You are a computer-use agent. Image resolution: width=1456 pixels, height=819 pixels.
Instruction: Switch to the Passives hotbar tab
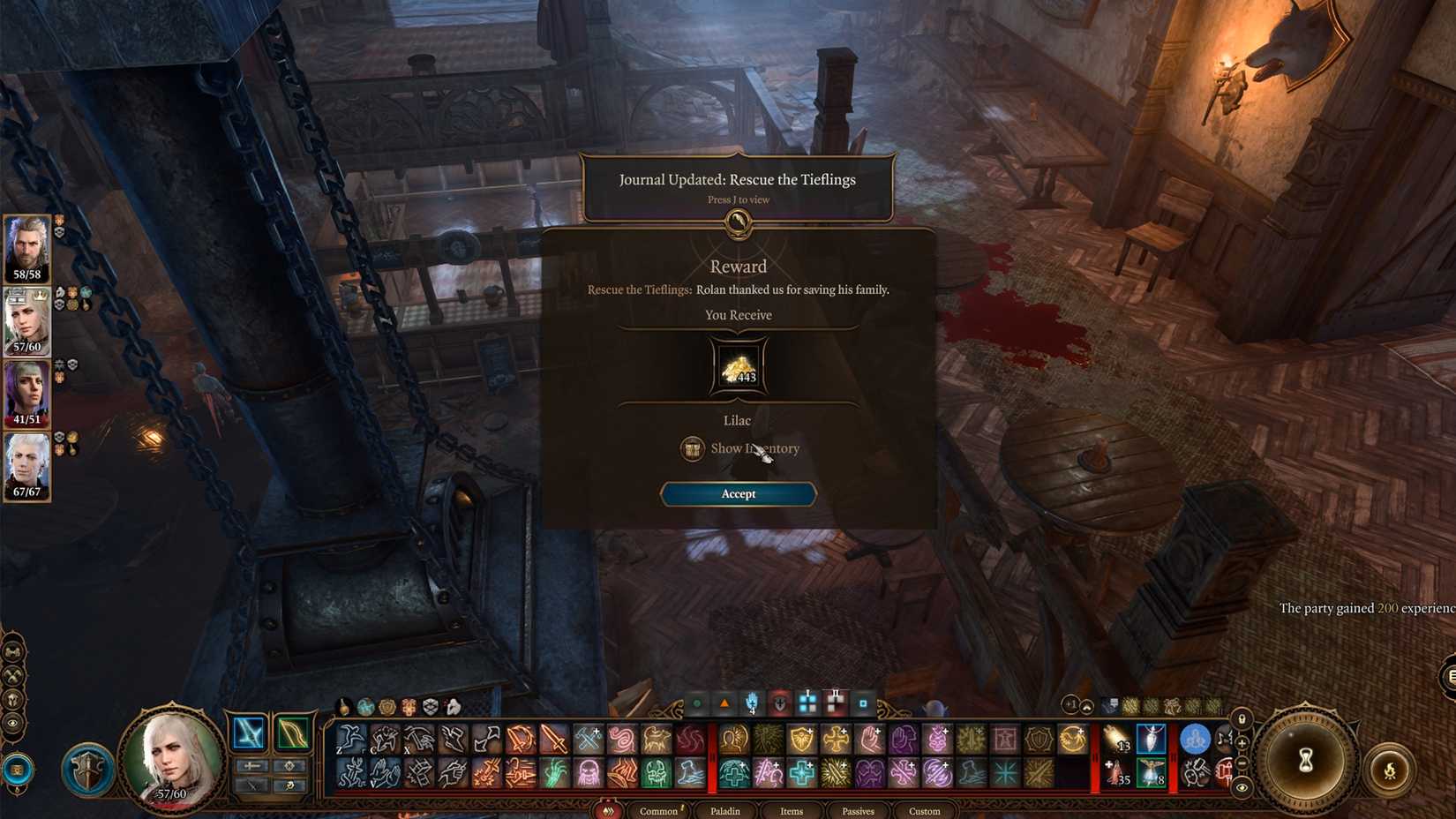857,810
